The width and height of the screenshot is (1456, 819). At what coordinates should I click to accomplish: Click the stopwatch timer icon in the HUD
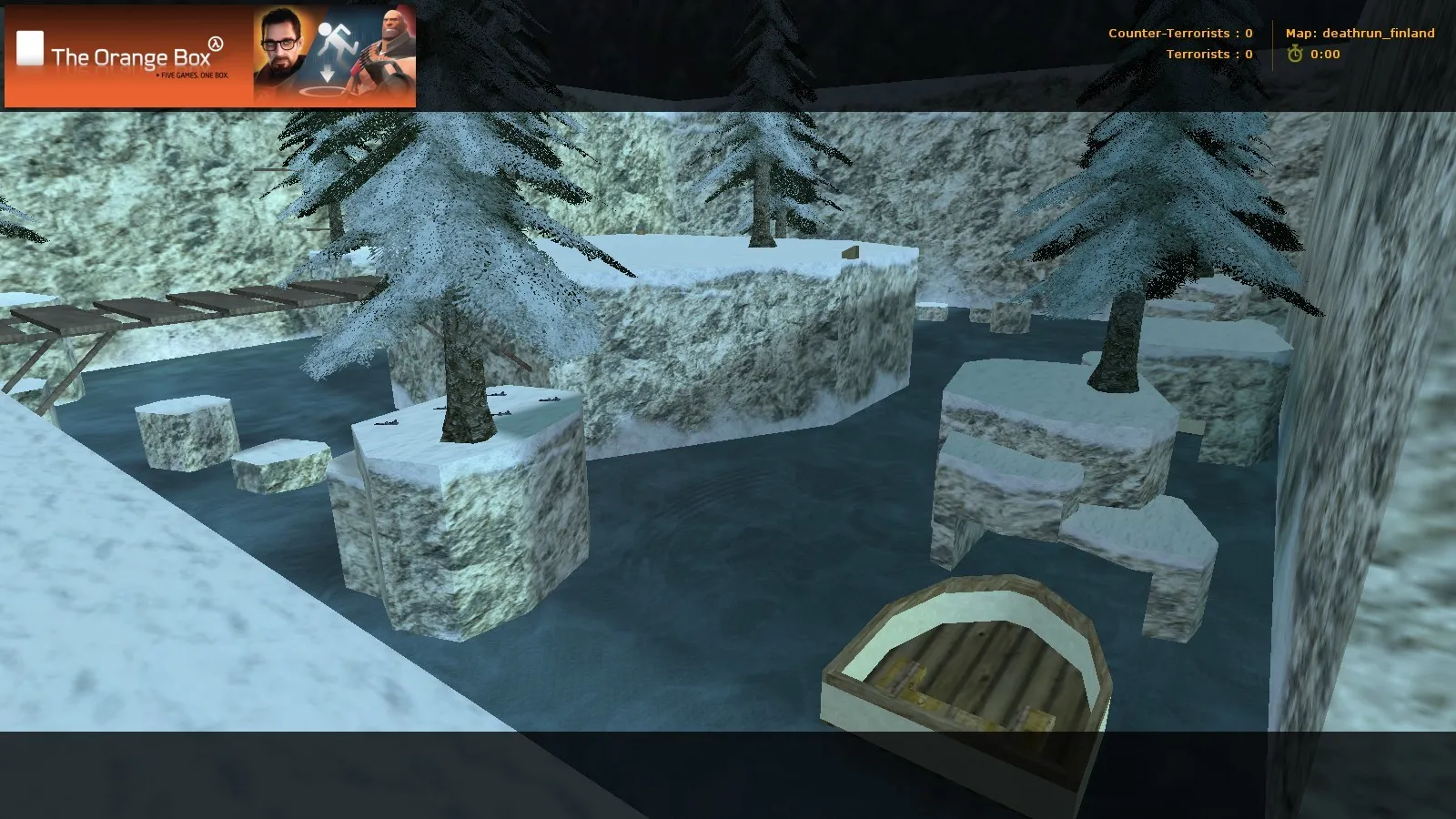[x=1296, y=55]
